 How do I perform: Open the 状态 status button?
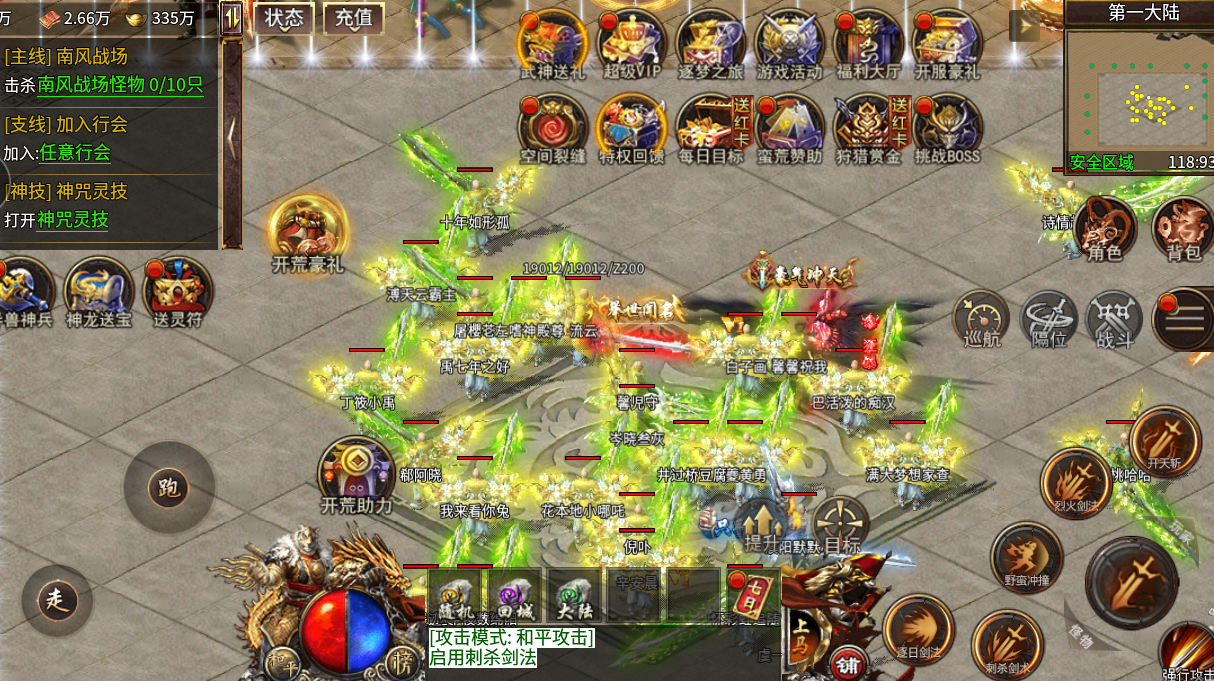pyautogui.click(x=284, y=18)
